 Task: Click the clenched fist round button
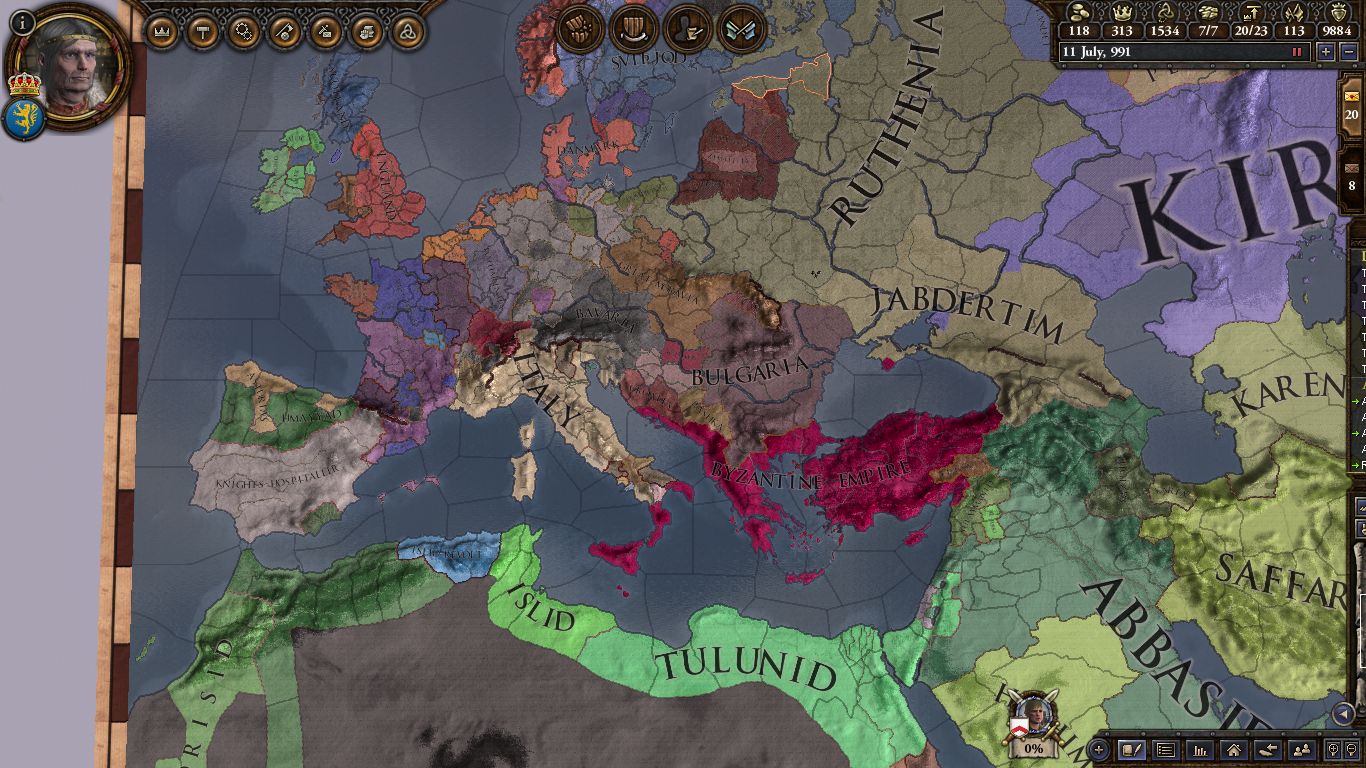[x=580, y=29]
